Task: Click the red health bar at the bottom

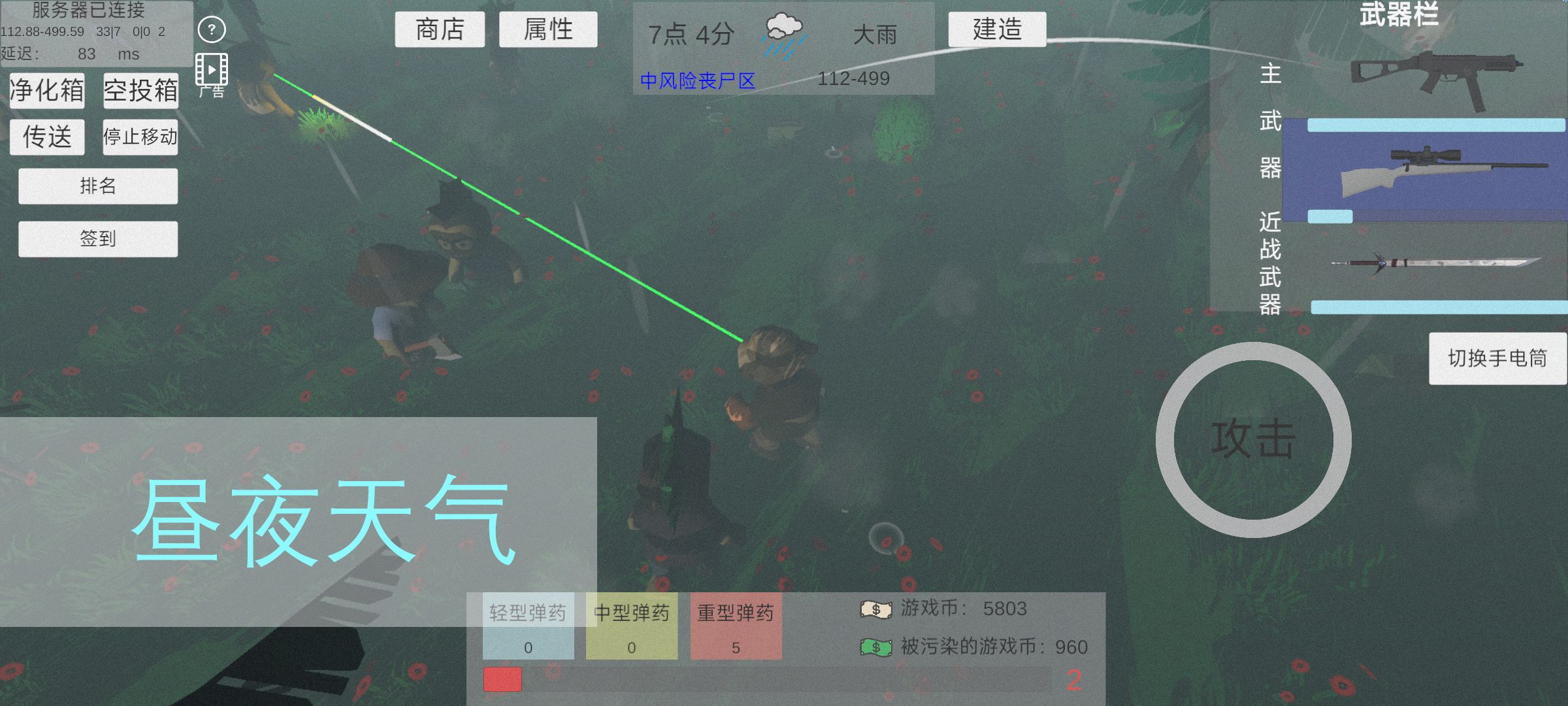Action: (x=501, y=681)
